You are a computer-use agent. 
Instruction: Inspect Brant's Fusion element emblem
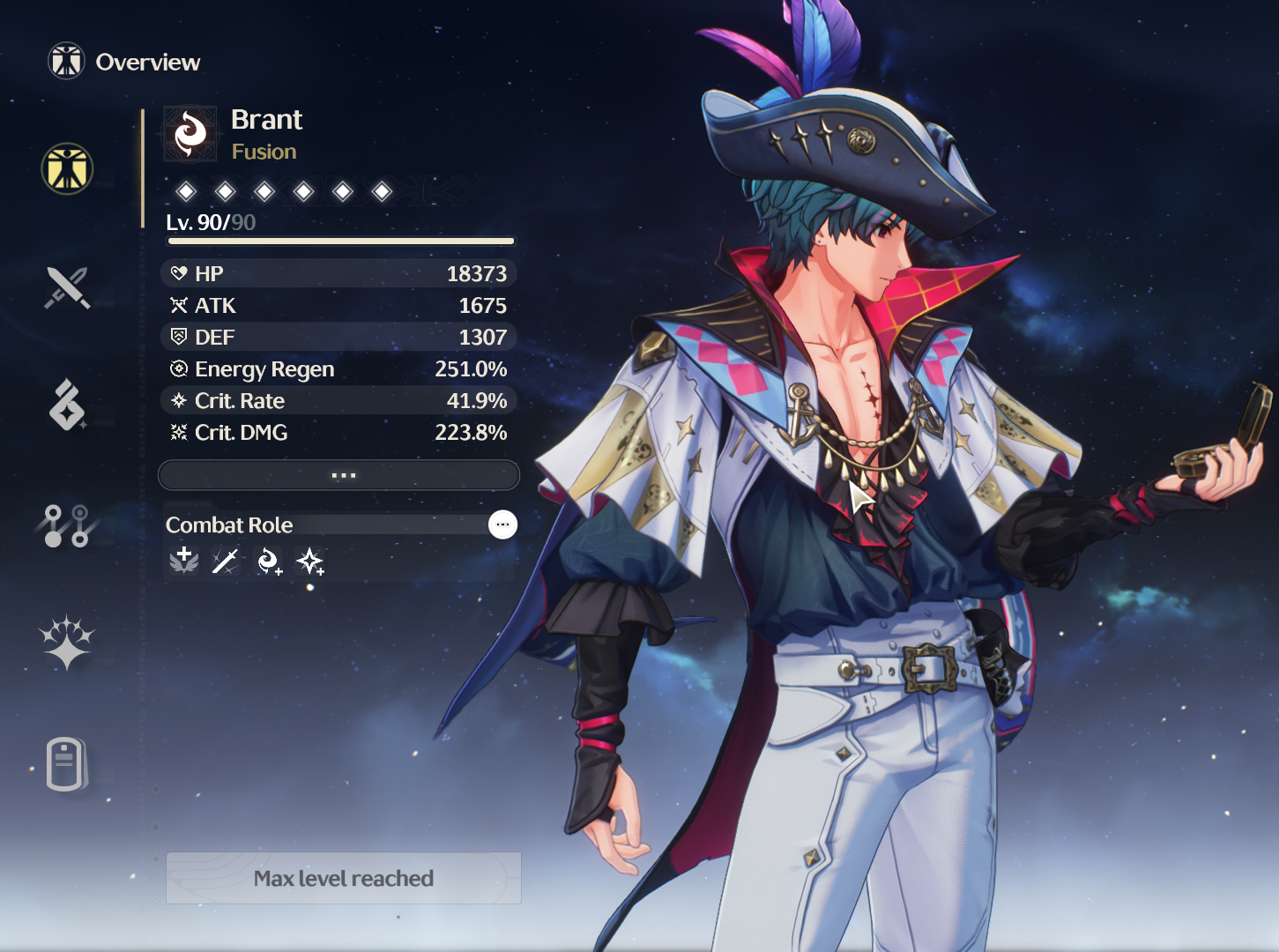click(190, 134)
